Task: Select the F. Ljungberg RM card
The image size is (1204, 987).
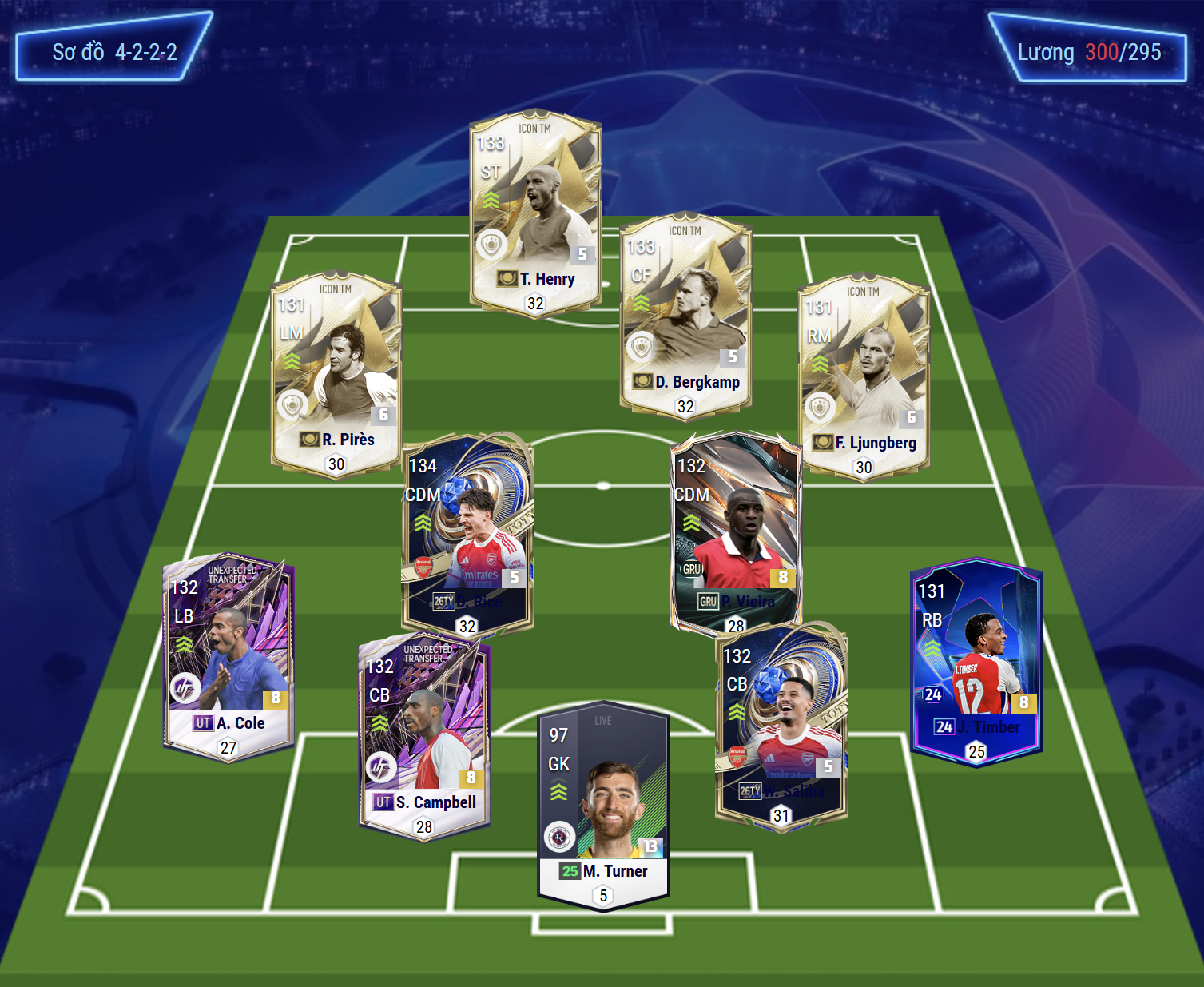Action: [x=864, y=377]
